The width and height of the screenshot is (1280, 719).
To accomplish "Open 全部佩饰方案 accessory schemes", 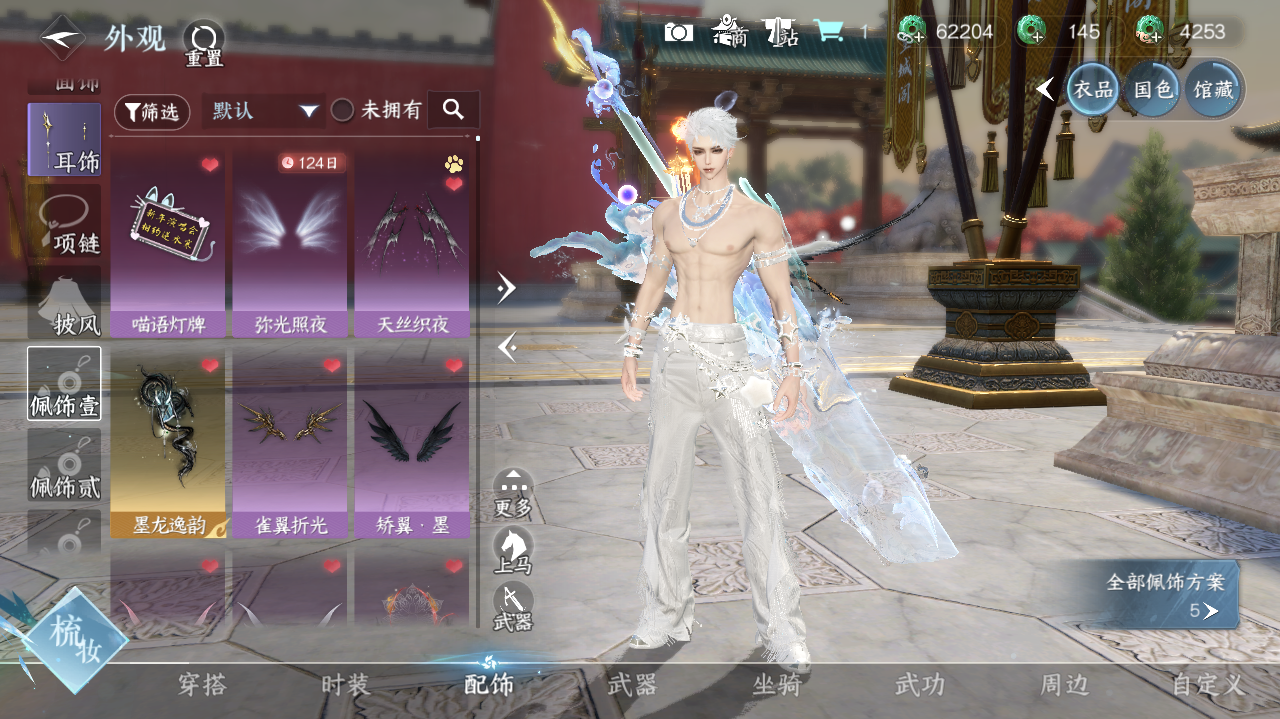I will pos(1165,594).
